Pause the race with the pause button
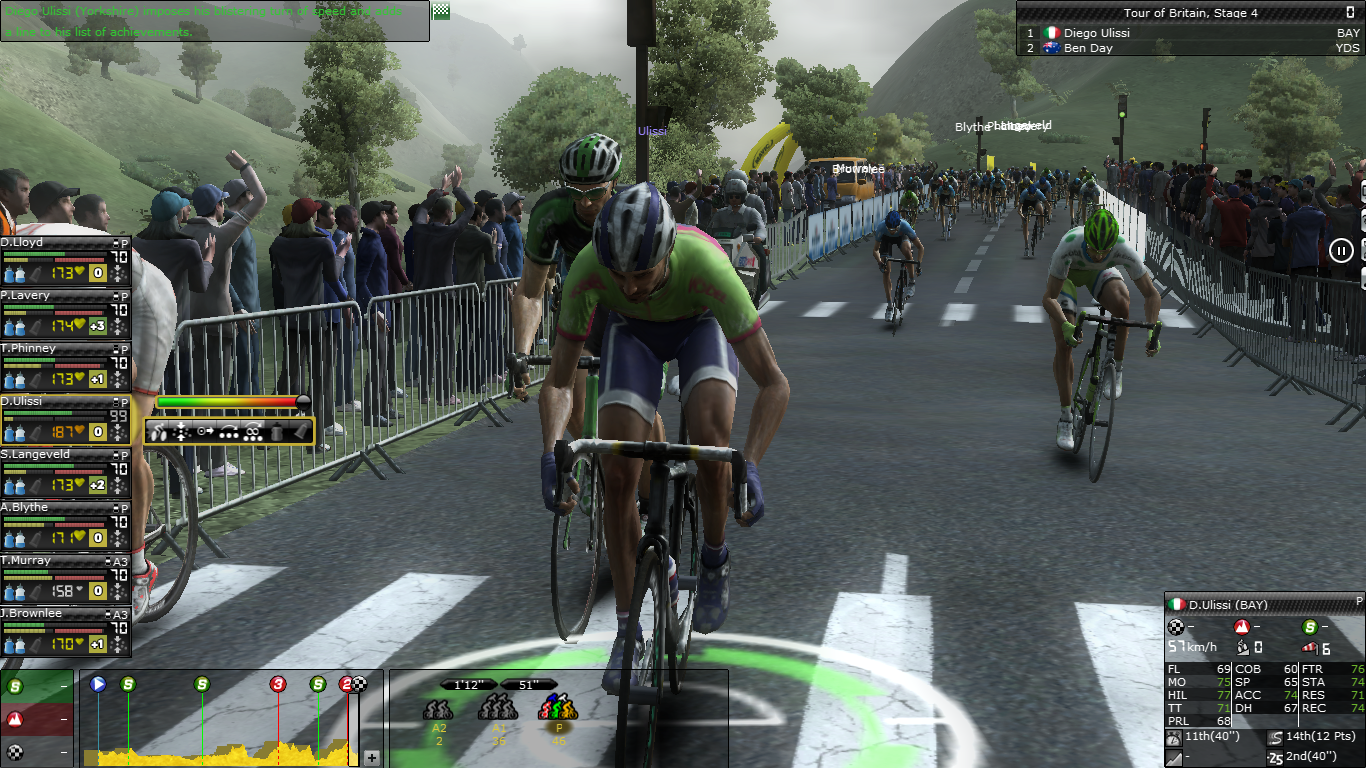This screenshot has height=768, width=1366. point(1341,250)
